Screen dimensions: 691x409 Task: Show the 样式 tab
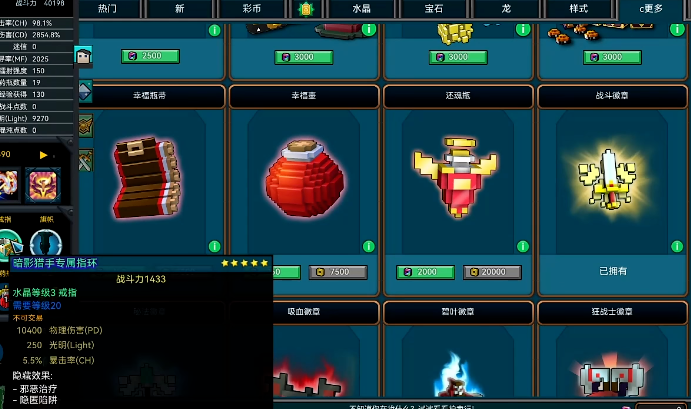click(578, 8)
